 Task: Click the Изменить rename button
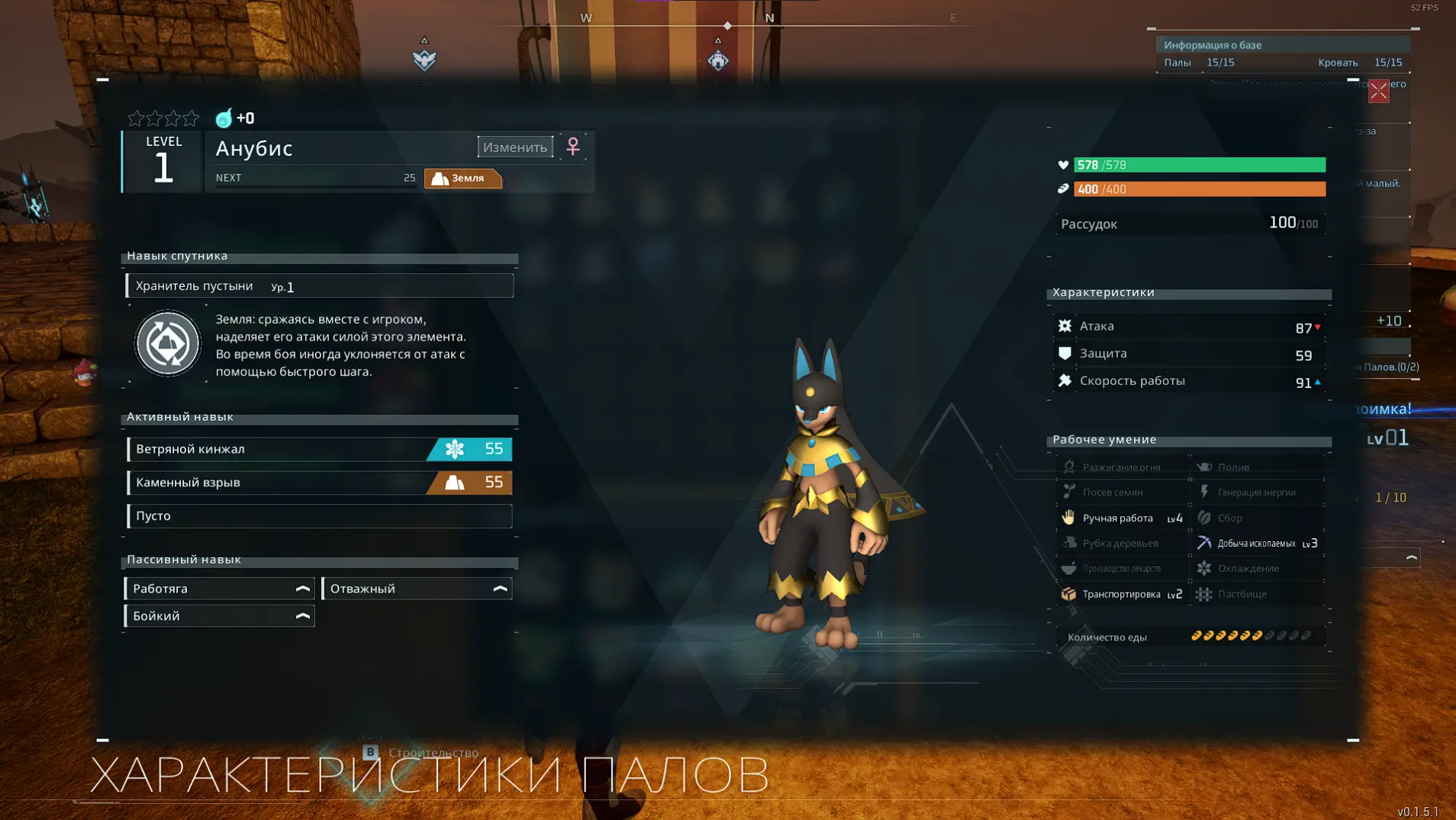515,147
